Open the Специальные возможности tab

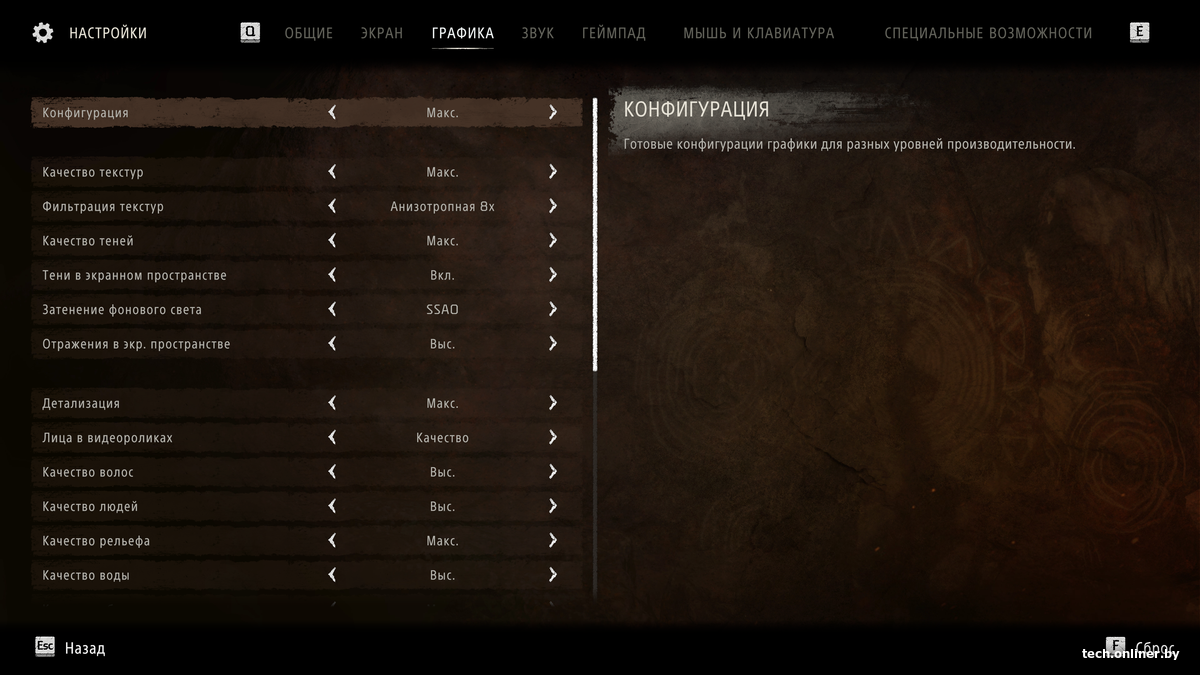click(x=988, y=33)
